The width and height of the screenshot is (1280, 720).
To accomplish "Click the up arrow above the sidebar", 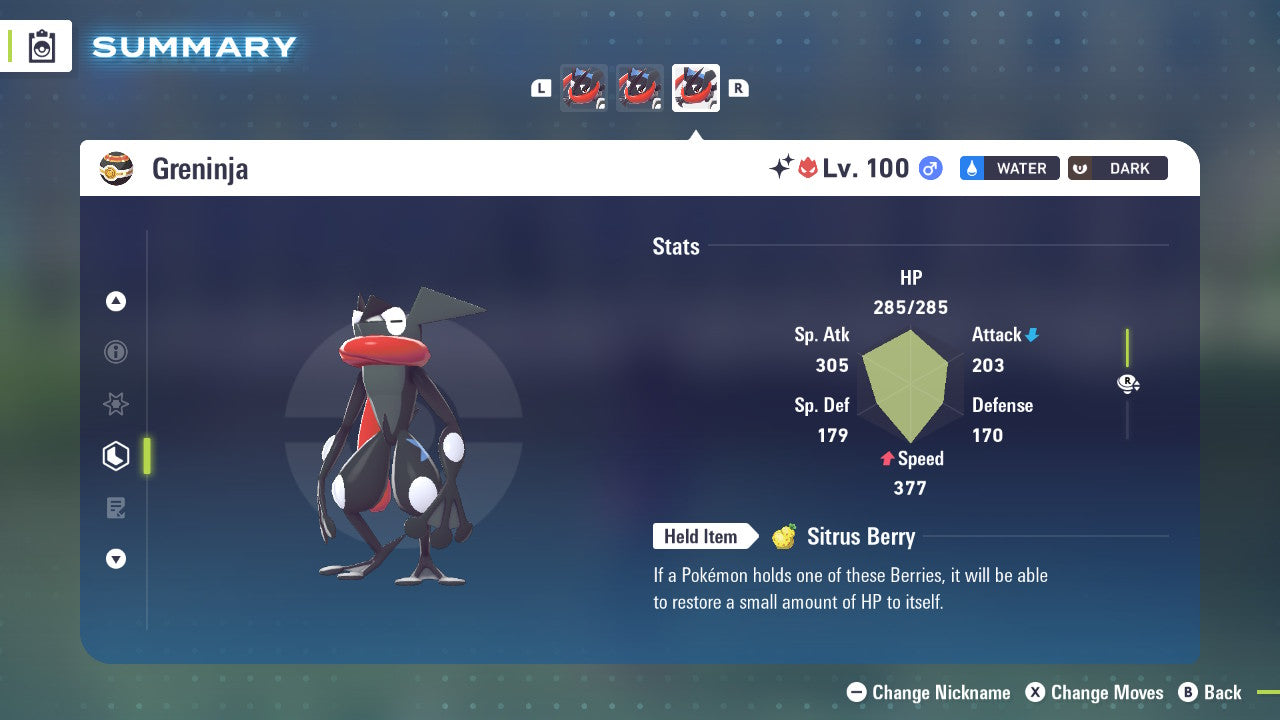I will coord(115,301).
